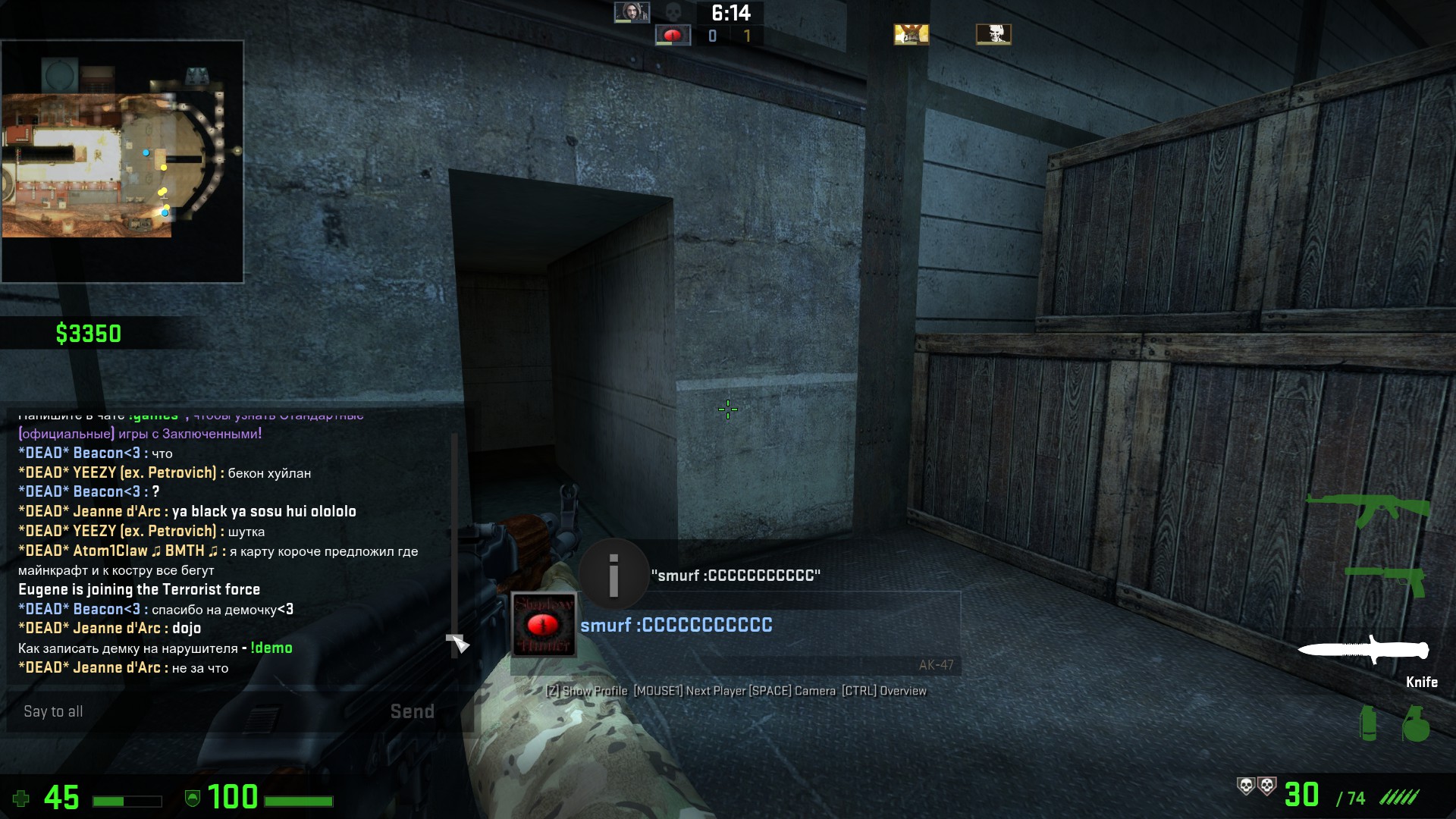1456x819 pixels.
Task: Click the spectated player's red eye avatar
Action: coord(544,625)
